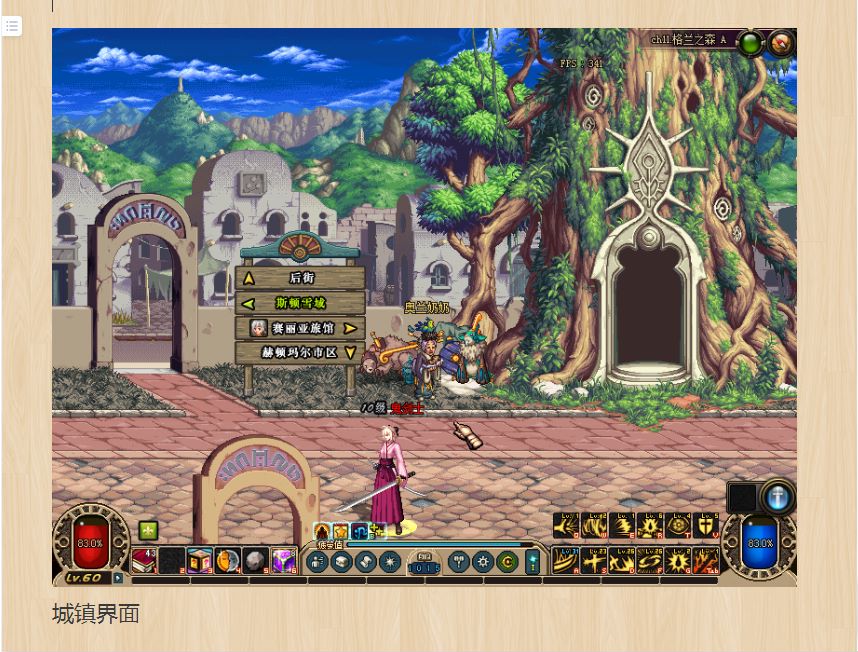The width and height of the screenshot is (858, 652).
Task: Open the inventory chest menu button
Action: click(343, 562)
